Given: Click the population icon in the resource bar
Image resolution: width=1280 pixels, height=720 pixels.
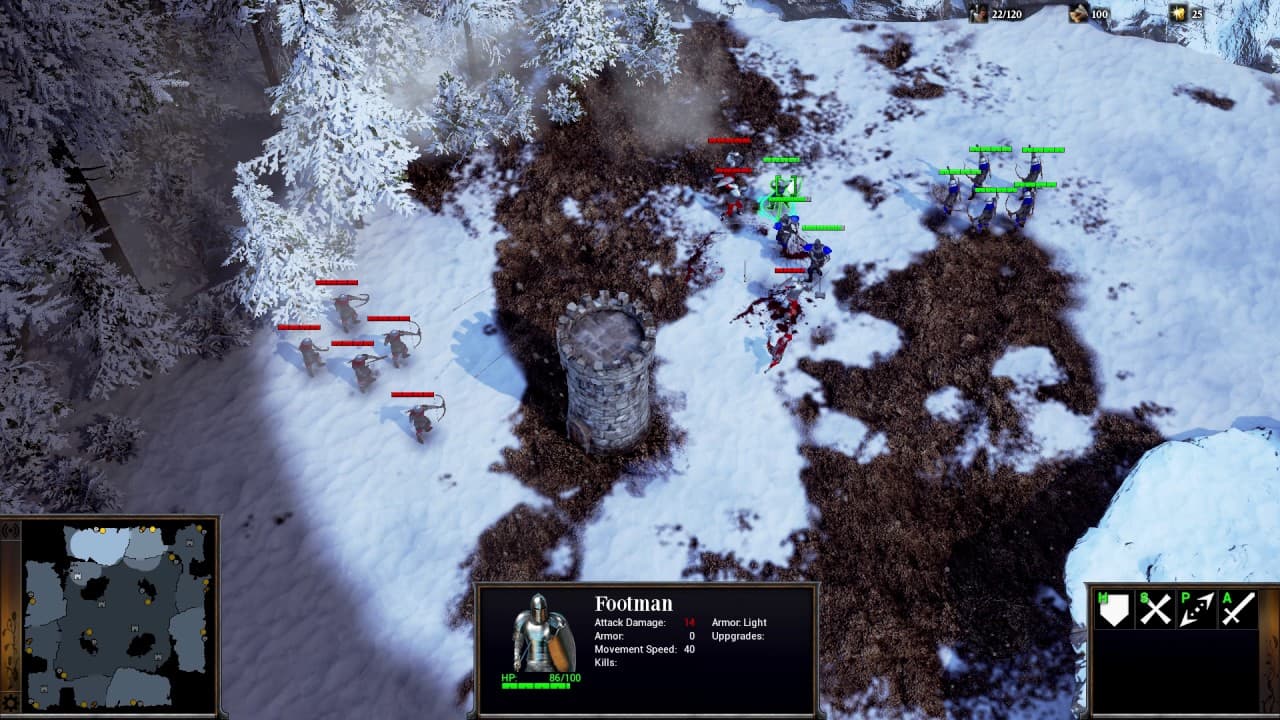Looking at the screenshot, I should click(977, 12).
